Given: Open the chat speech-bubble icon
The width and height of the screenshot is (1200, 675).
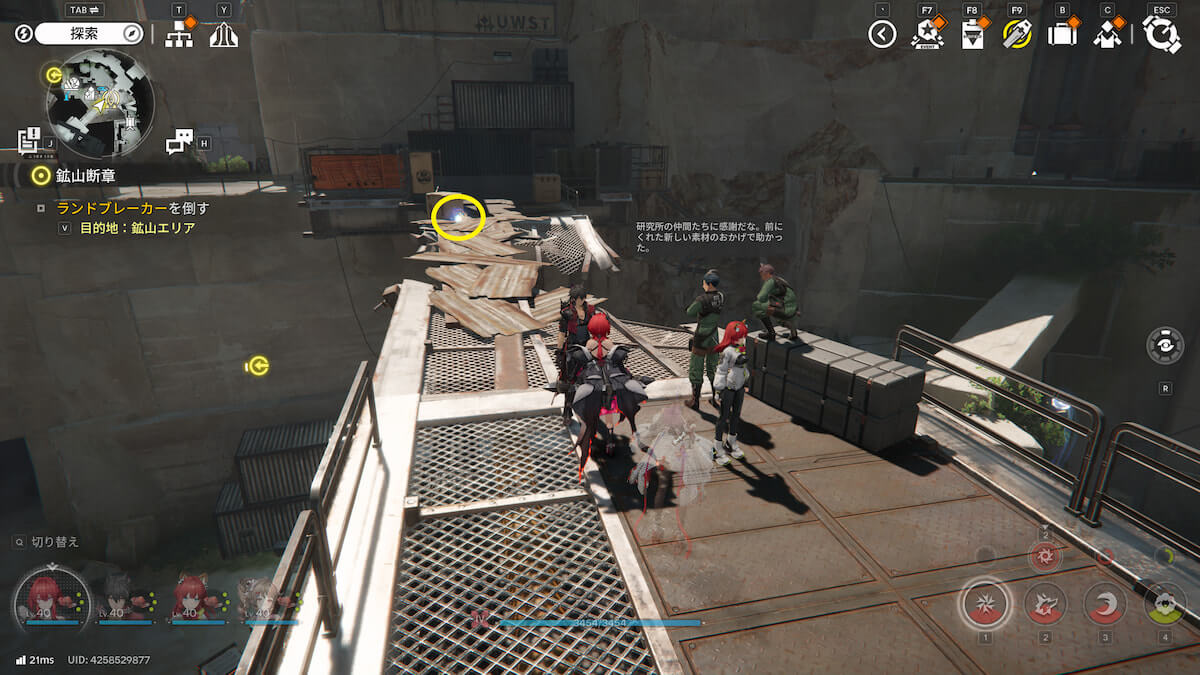Looking at the screenshot, I should (x=179, y=142).
